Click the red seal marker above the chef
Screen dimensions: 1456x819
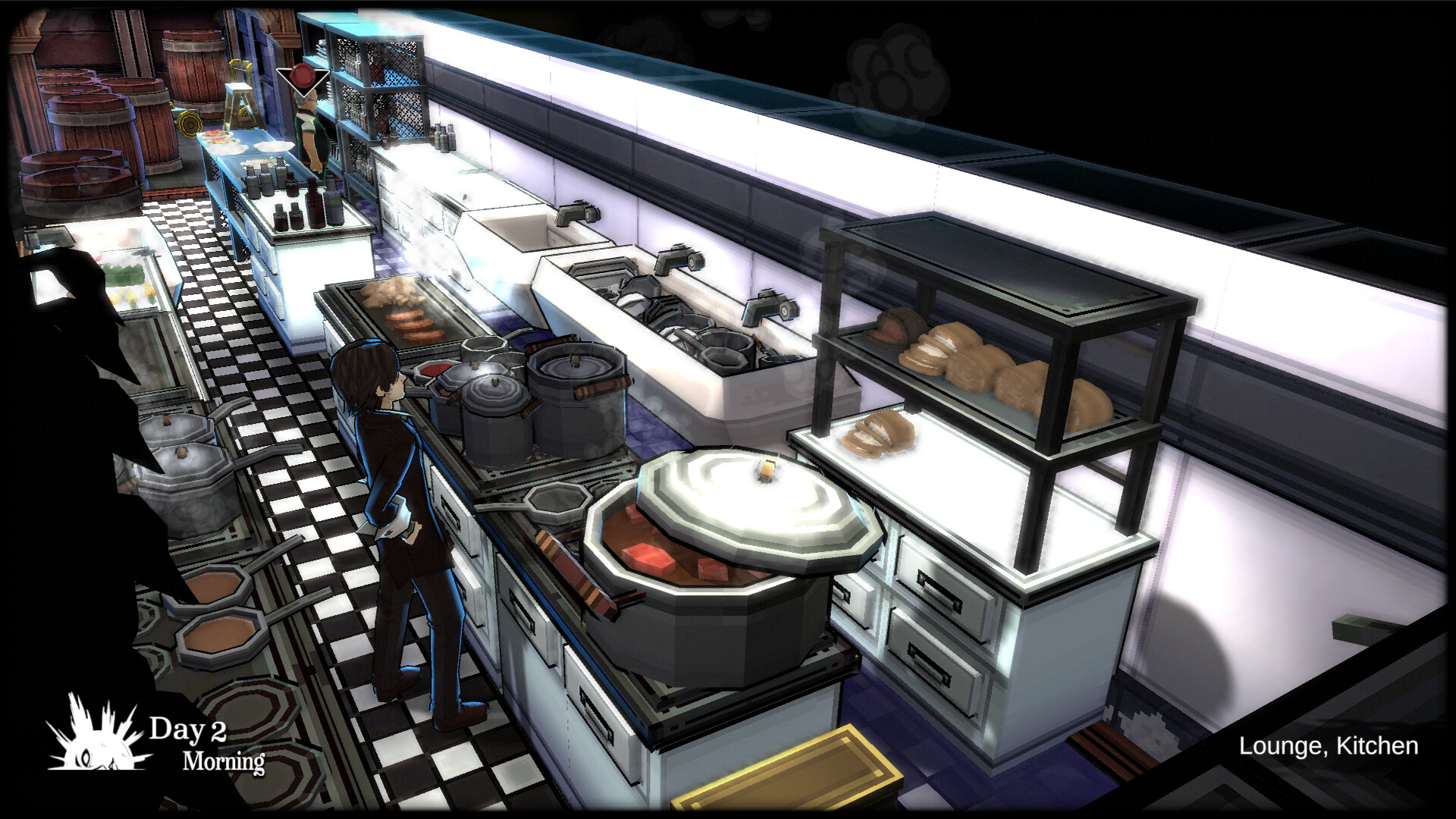coord(302,76)
